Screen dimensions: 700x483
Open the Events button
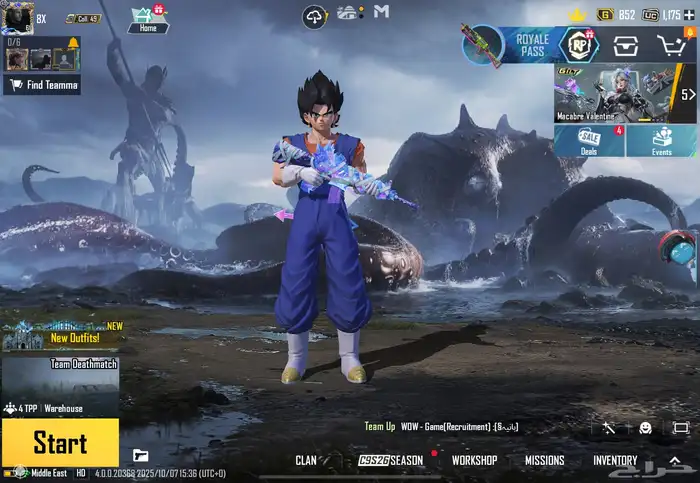tap(661, 141)
